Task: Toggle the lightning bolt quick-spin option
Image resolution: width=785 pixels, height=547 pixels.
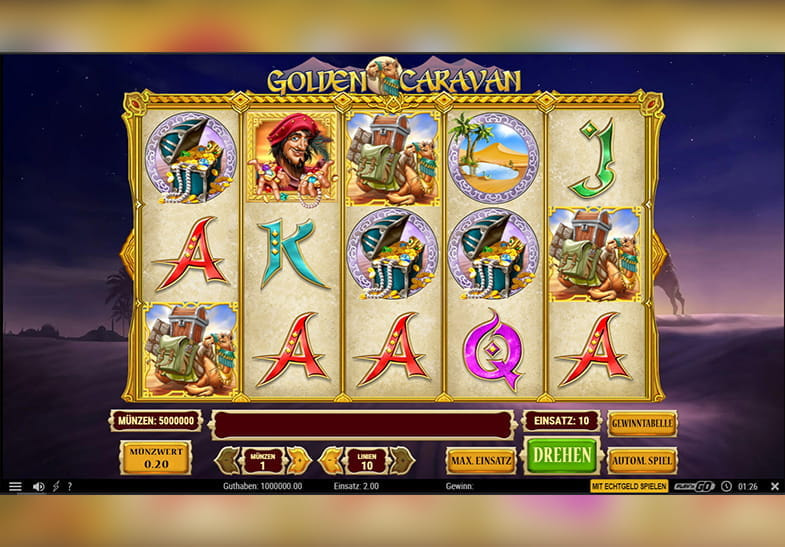Action: [56, 487]
